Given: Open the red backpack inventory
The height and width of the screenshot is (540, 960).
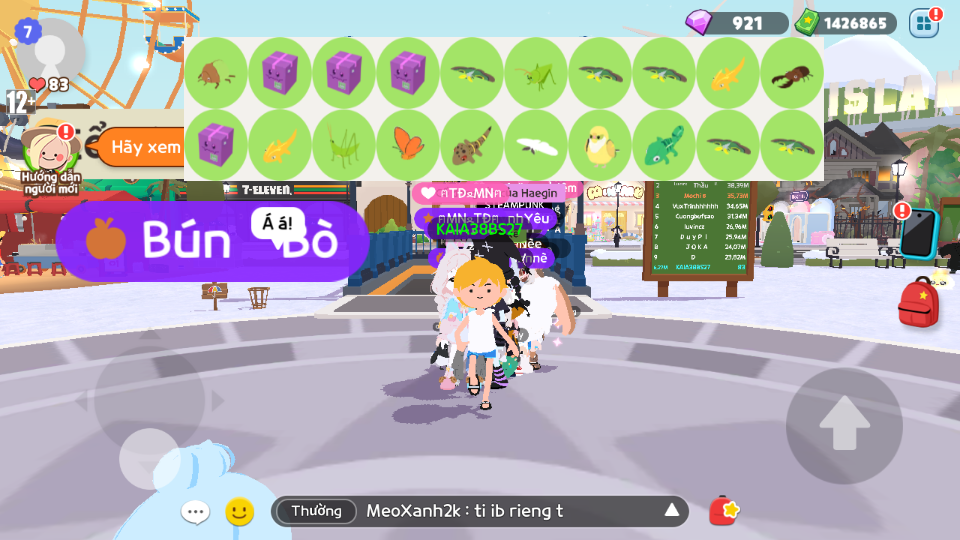Looking at the screenshot, I should click(918, 304).
